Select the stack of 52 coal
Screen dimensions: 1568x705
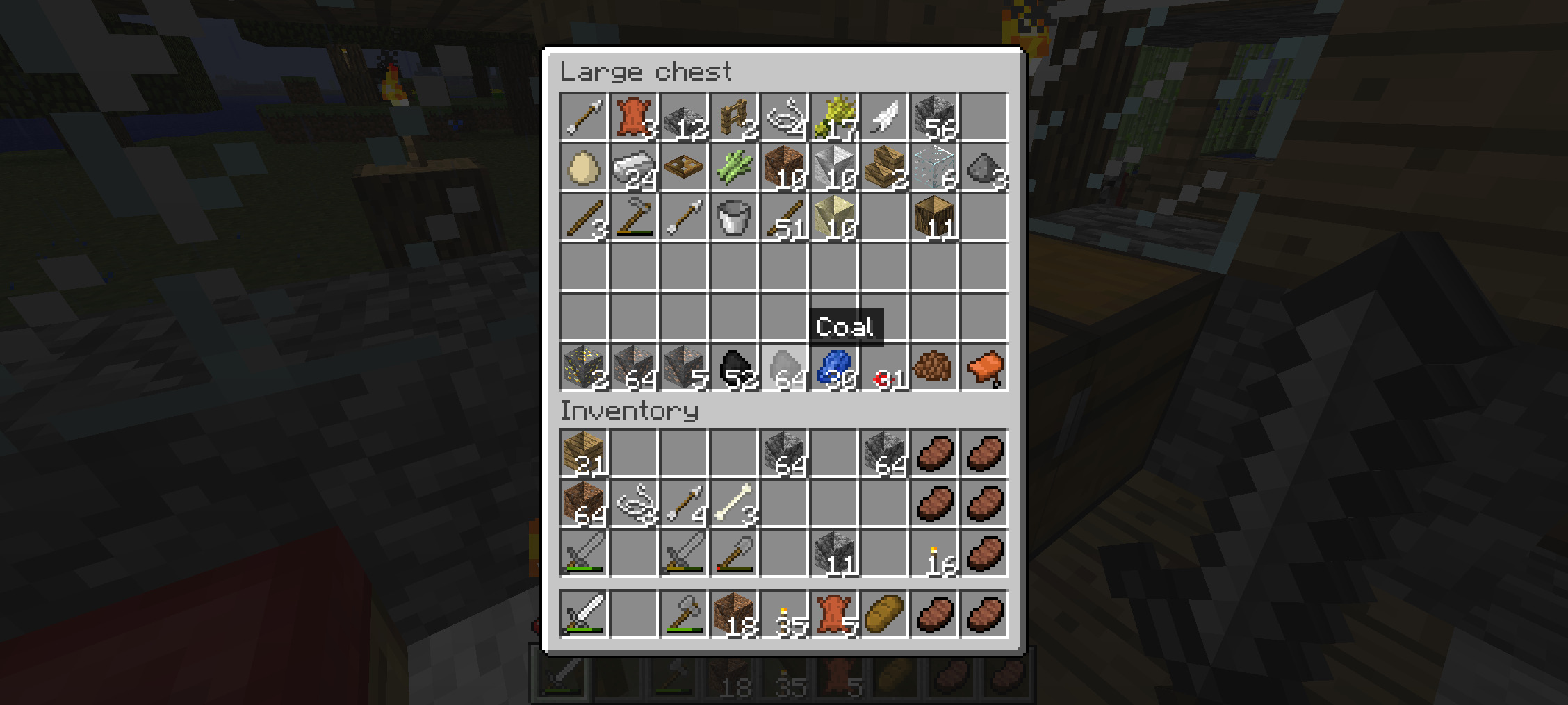pos(734,367)
